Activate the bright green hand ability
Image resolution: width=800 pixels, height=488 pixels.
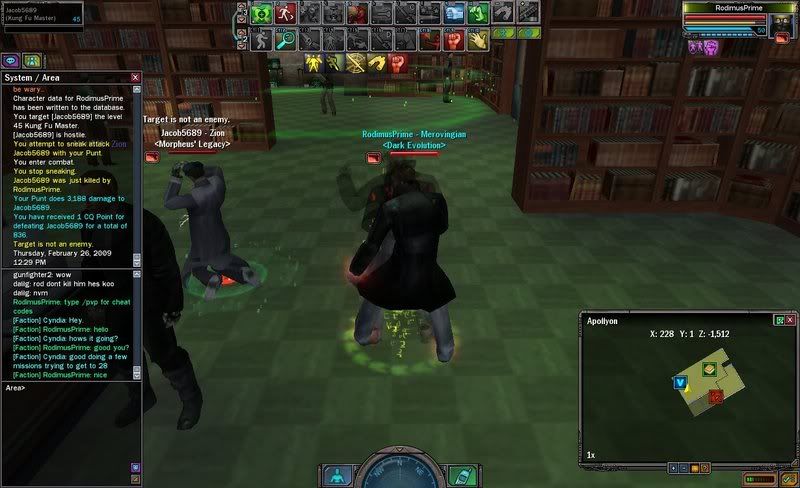(x=478, y=14)
